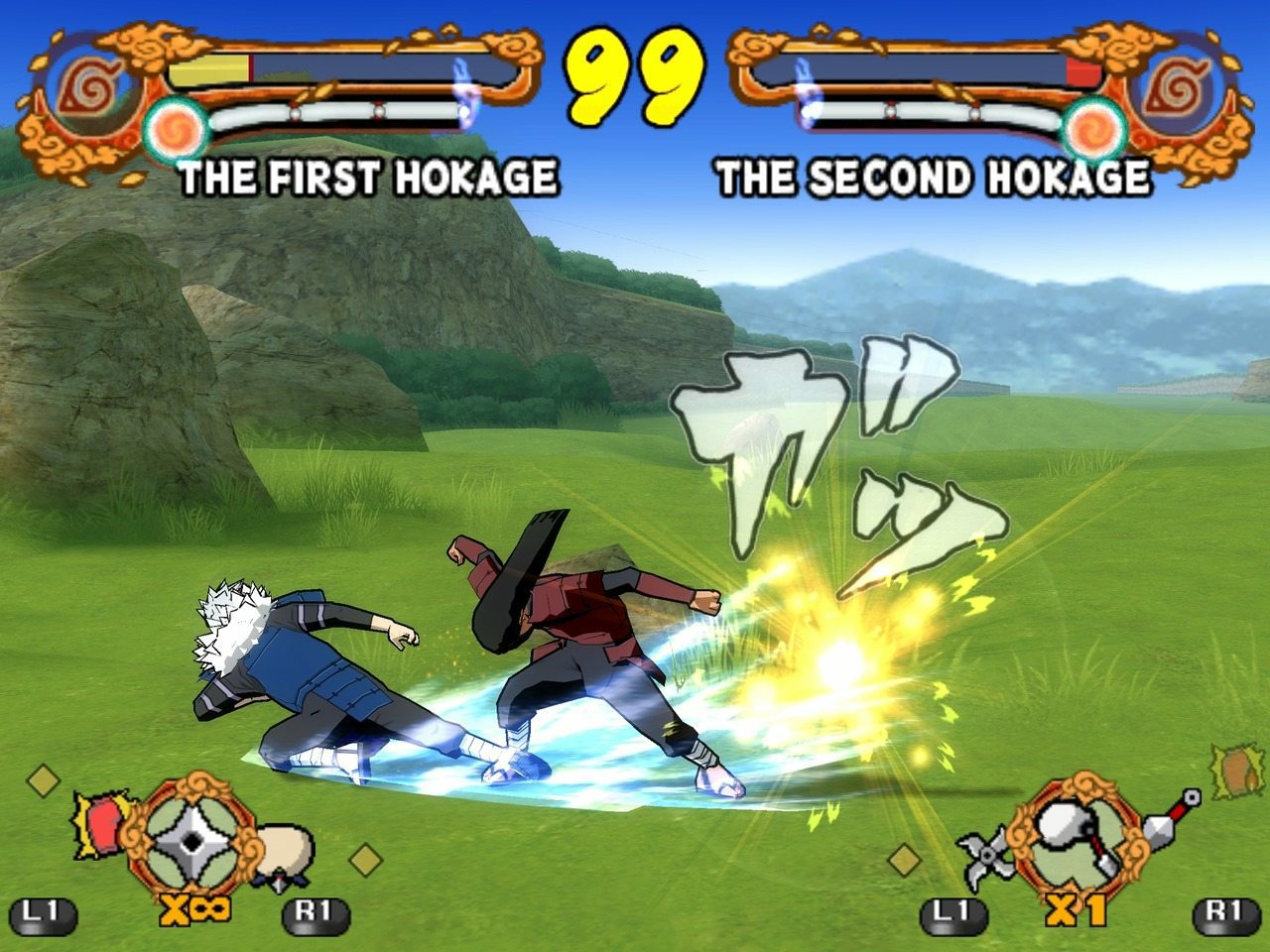This screenshot has height=952, width=1270.
Task: Click THE SECOND HOKAGE name label
Action: (933, 176)
